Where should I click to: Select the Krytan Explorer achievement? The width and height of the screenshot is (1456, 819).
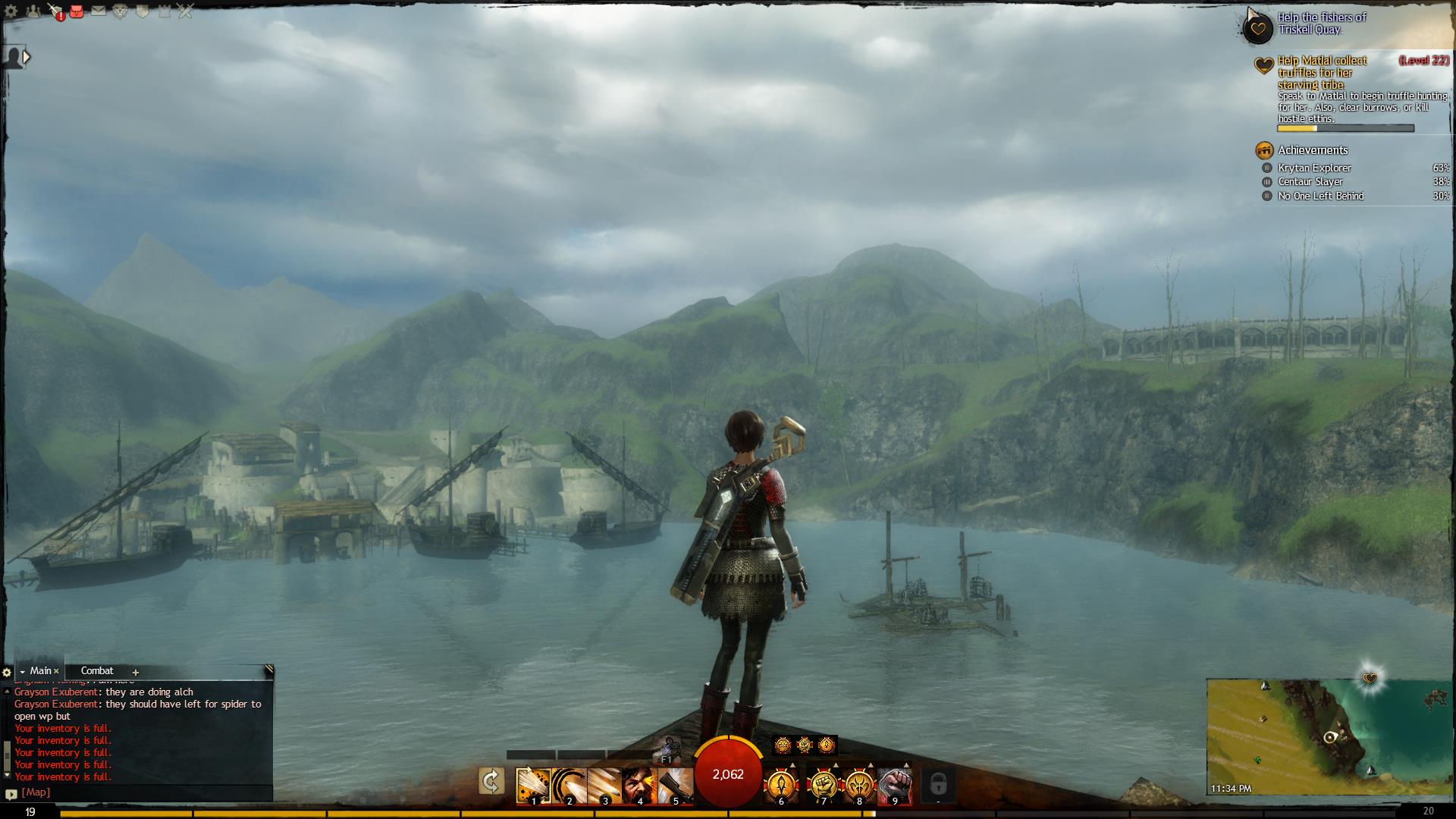(x=1325, y=168)
